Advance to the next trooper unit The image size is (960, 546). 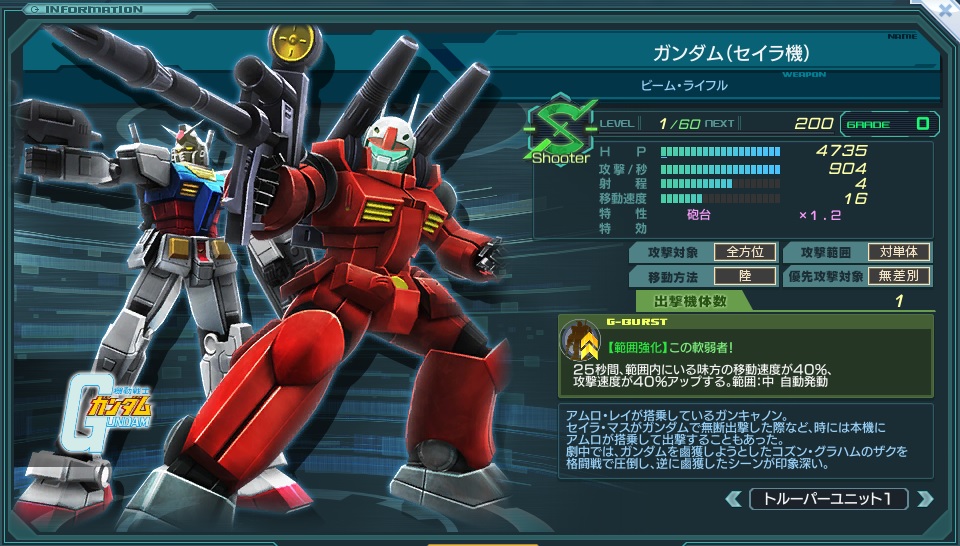pyautogui.click(x=924, y=499)
